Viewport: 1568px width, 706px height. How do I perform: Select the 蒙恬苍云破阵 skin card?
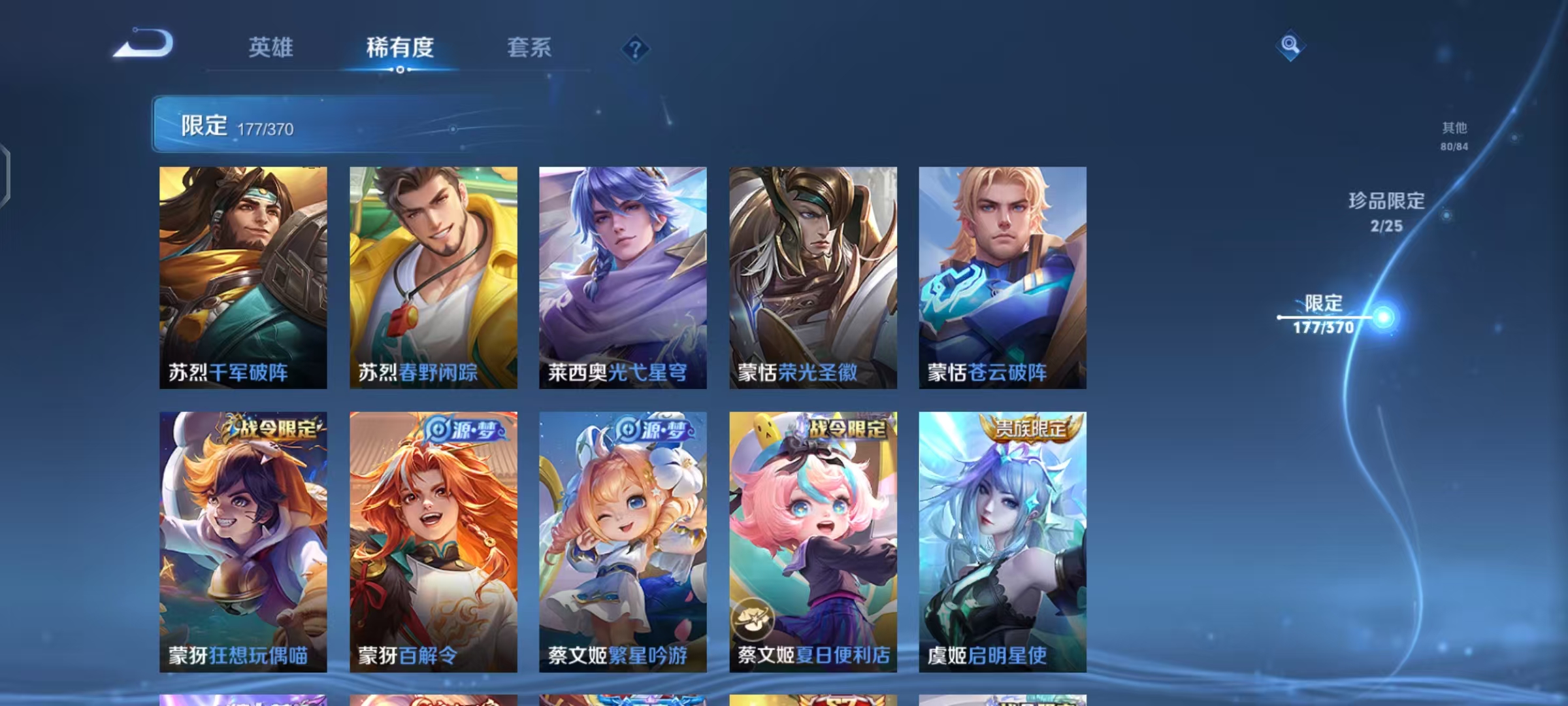click(1004, 275)
